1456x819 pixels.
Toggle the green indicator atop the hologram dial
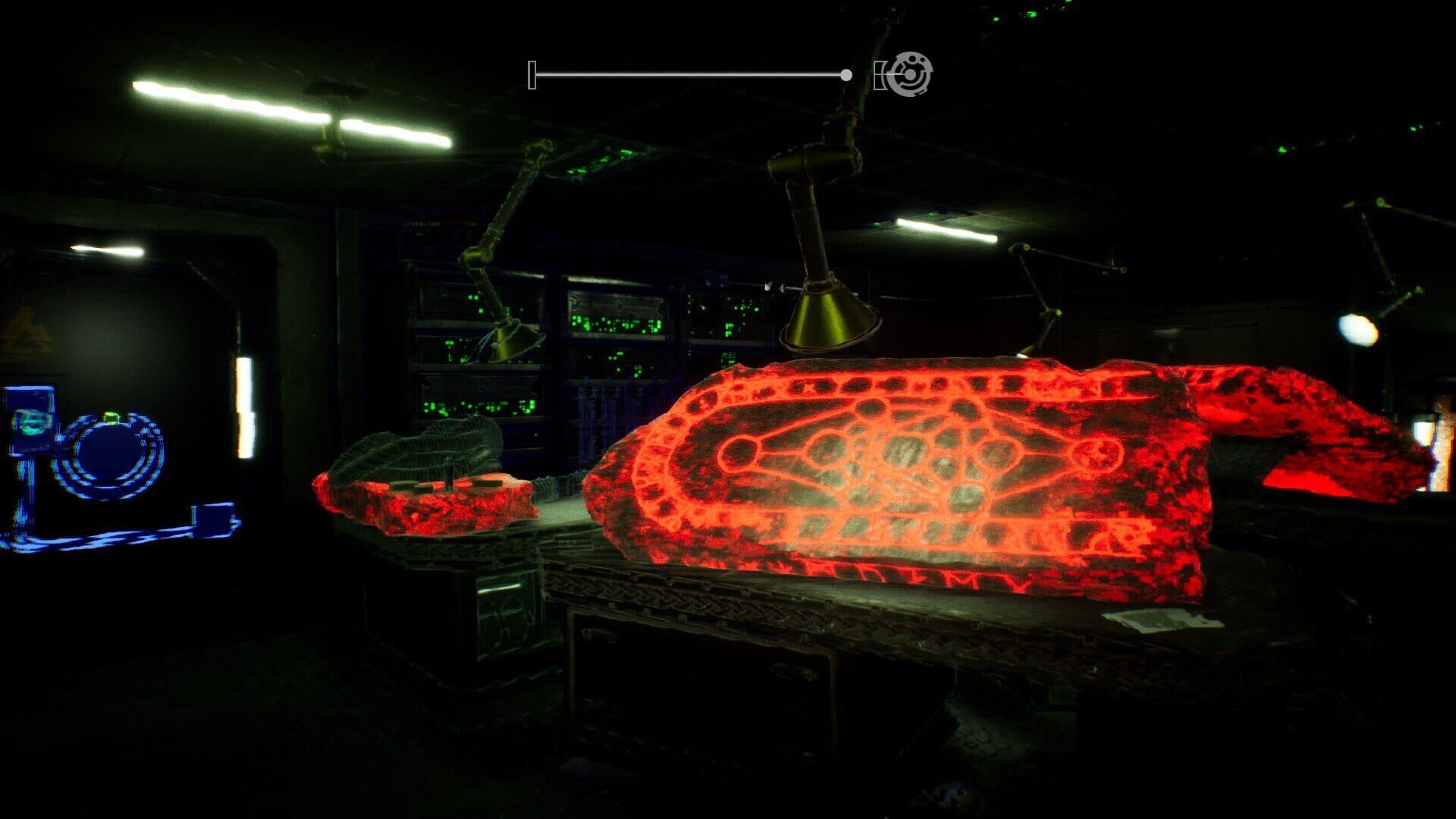pyautogui.click(x=111, y=416)
